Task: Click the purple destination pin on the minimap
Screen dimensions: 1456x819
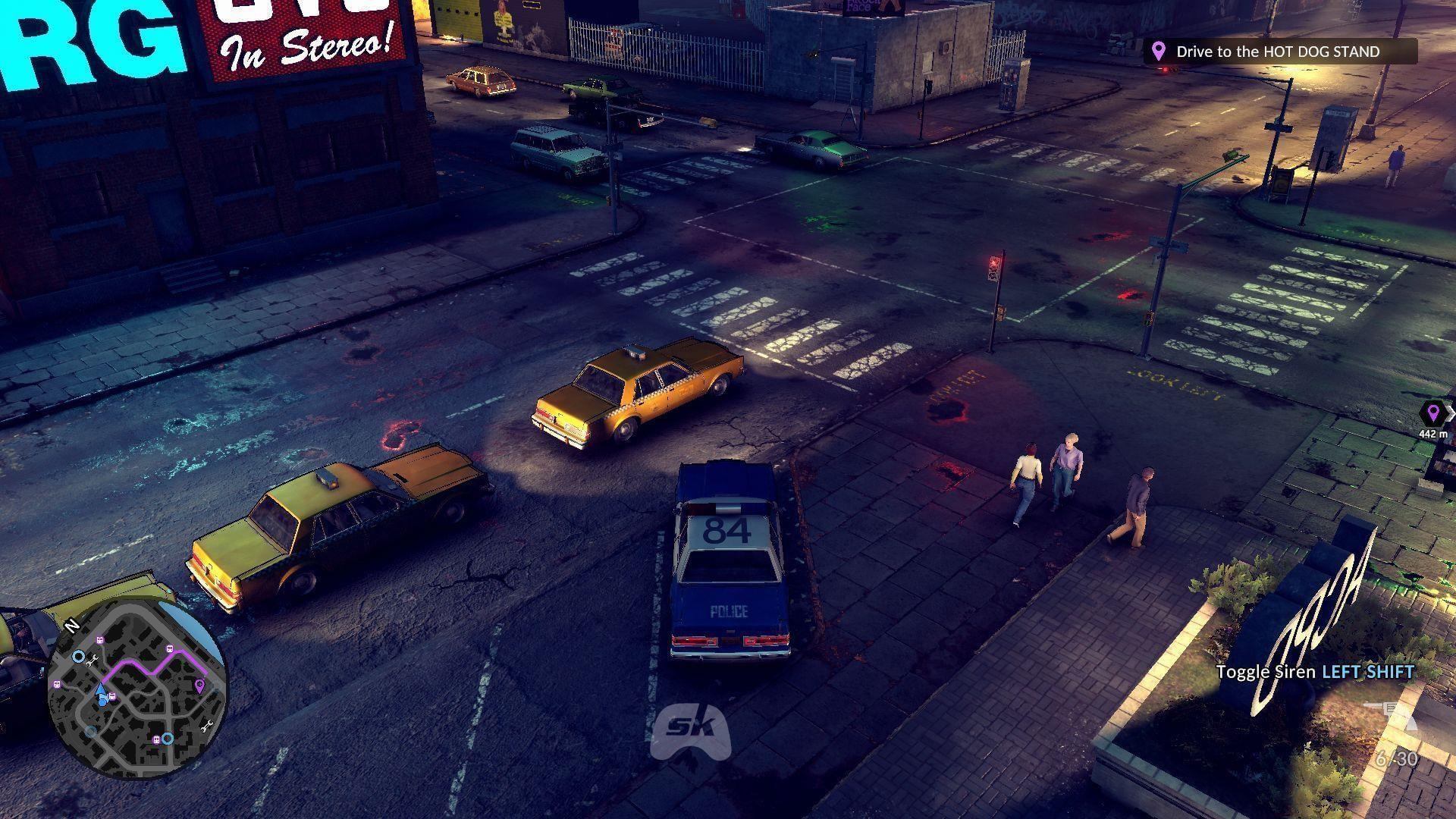Action: [x=199, y=686]
